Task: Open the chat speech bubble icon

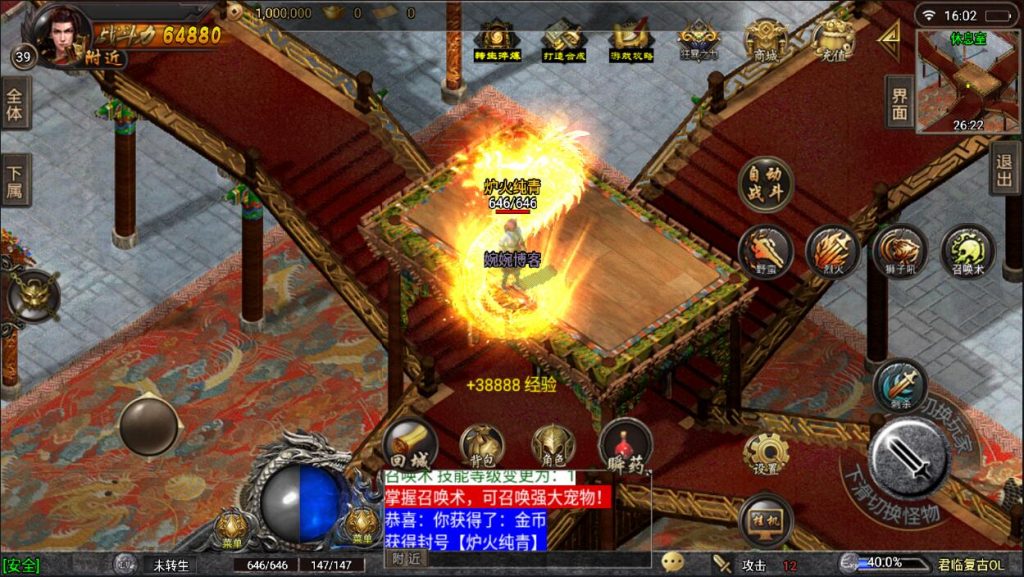Action: [x=674, y=563]
